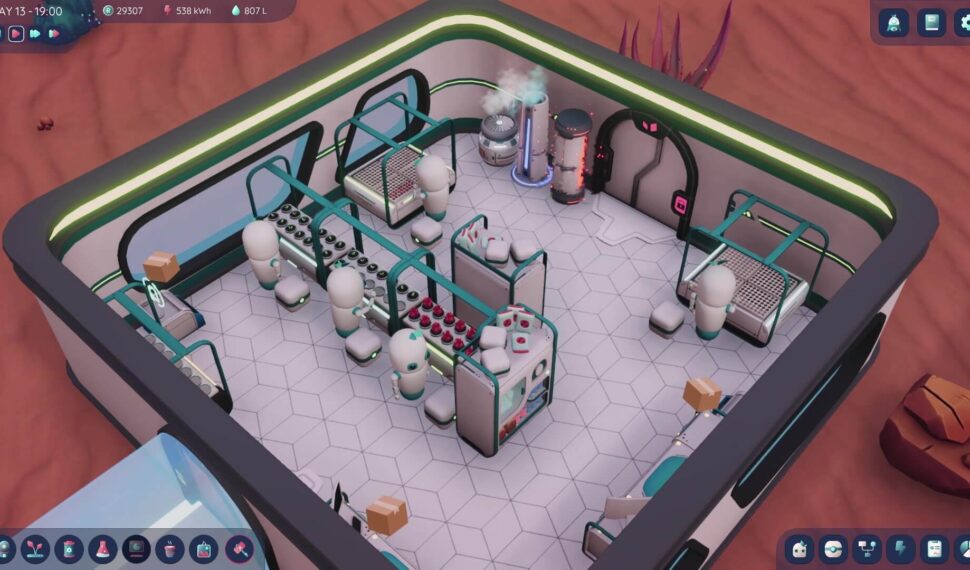The height and width of the screenshot is (570, 970).
Task: Open the clipboard report panel
Action: tap(935, 549)
